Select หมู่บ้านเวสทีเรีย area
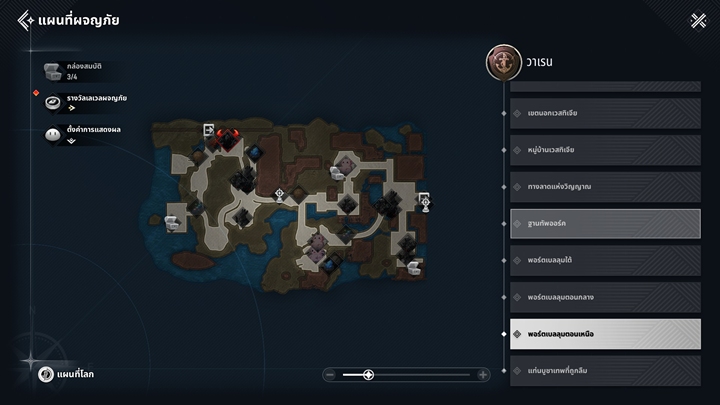 click(x=598, y=149)
